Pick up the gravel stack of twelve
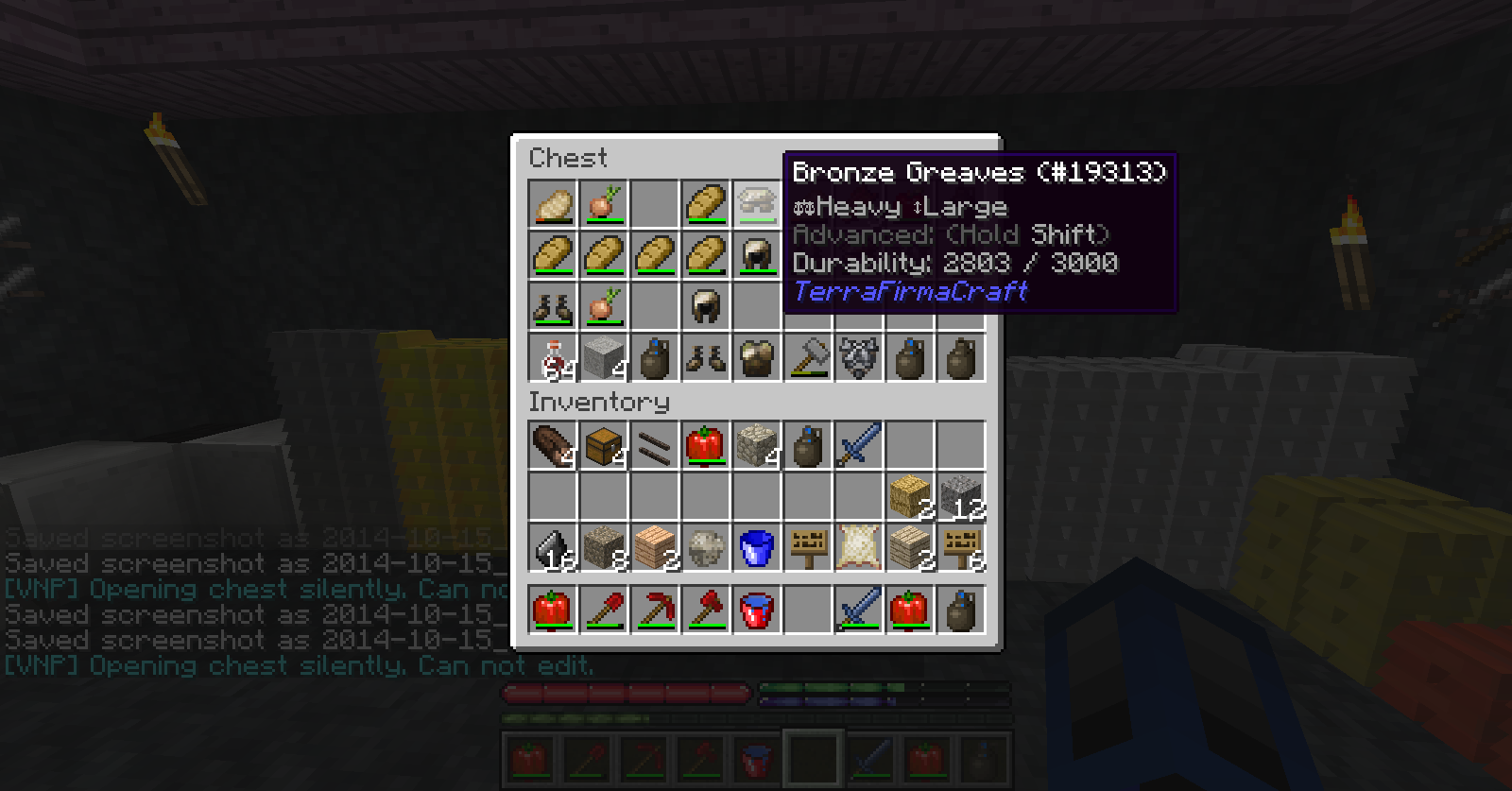Viewport: 1512px width, 791px height. (x=961, y=496)
